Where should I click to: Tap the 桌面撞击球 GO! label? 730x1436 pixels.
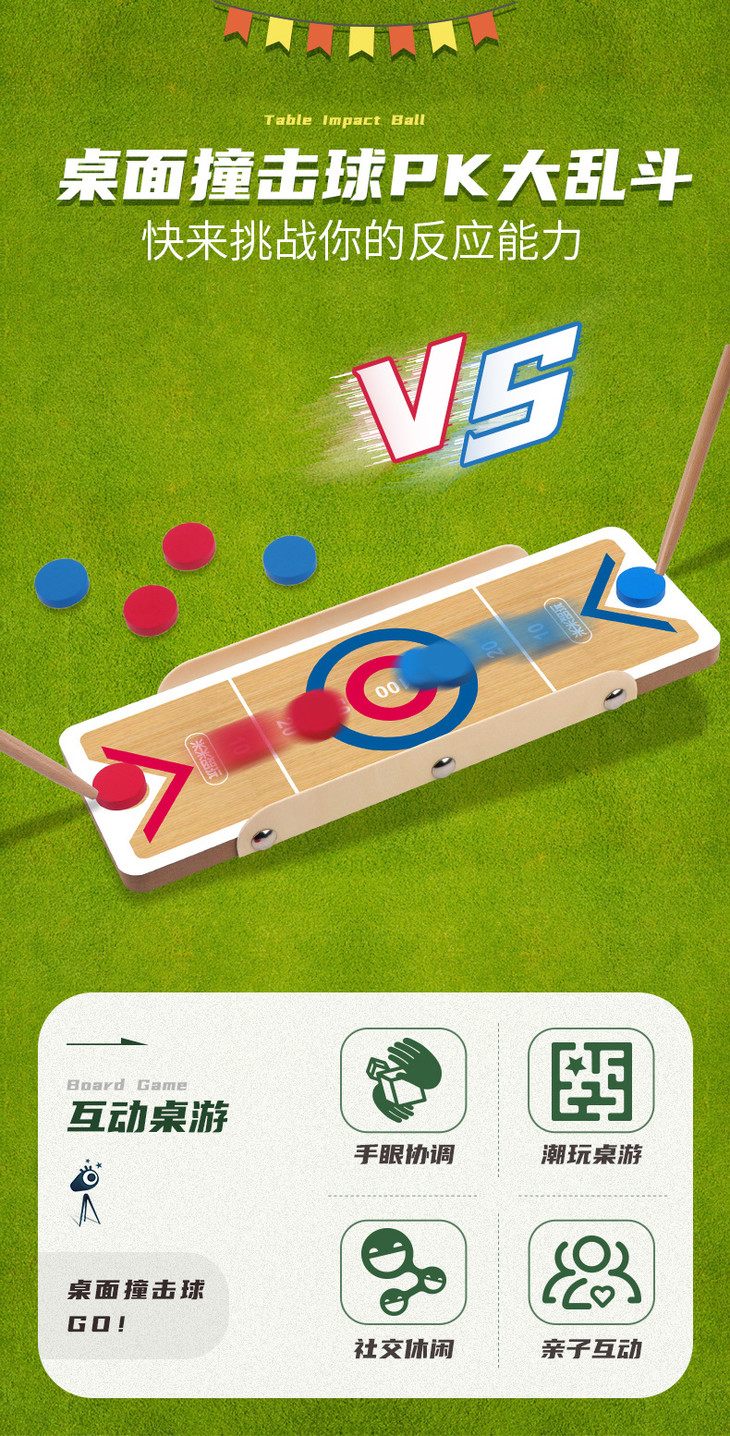point(134,1306)
